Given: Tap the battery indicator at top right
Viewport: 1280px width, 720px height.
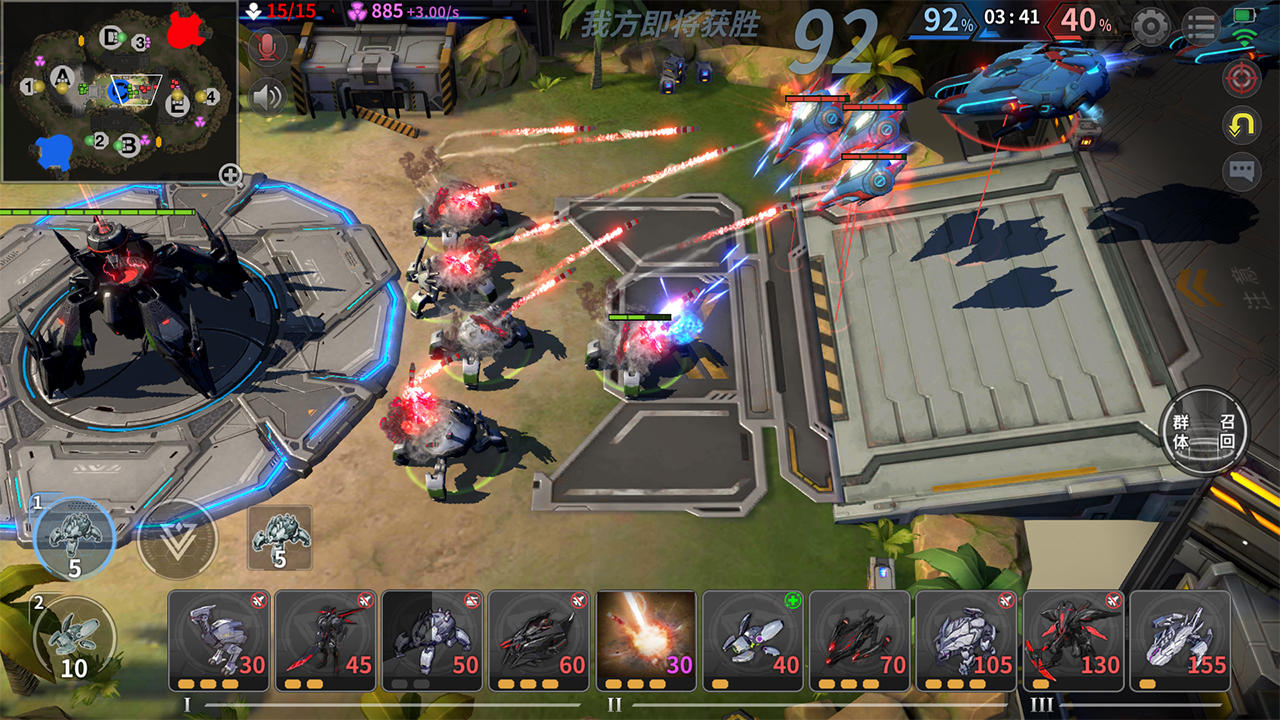Looking at the screenshot, I should tap(1242, 14).
